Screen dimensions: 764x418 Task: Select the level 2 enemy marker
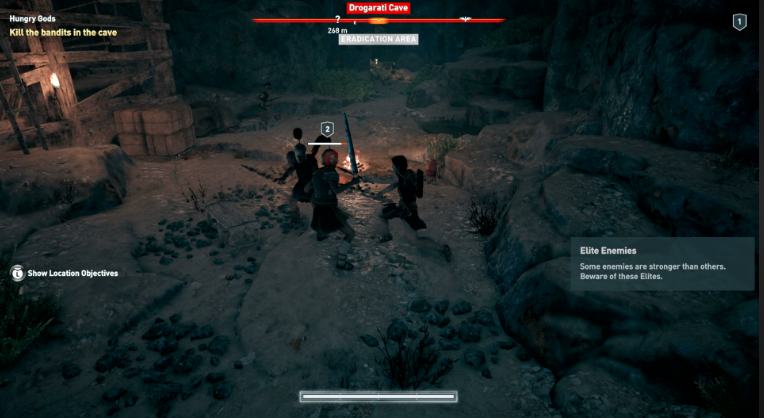click(x=326, y=129)
